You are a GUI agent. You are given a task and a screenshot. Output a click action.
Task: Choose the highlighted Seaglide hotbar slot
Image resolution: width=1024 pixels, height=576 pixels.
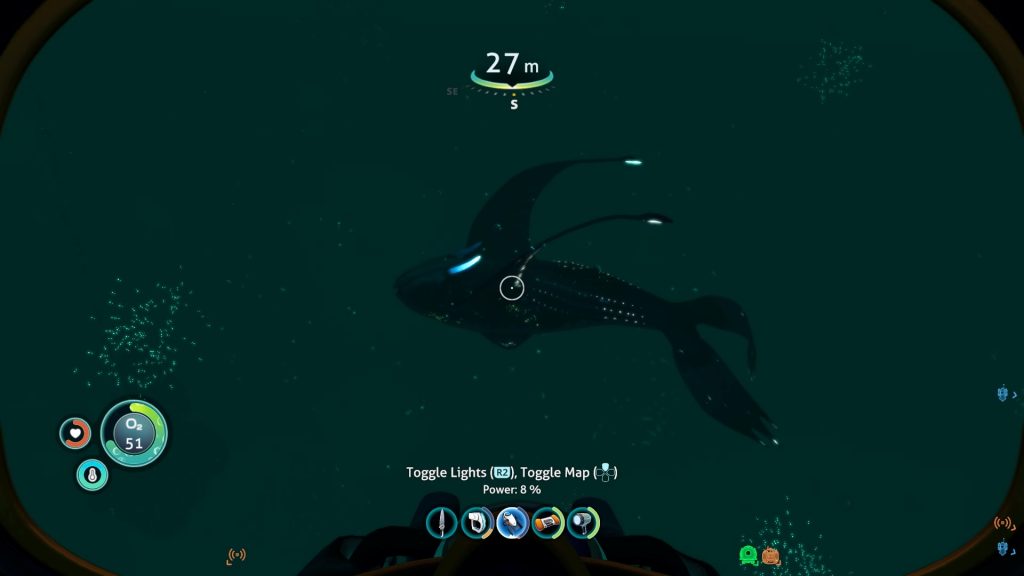(513, 522)
